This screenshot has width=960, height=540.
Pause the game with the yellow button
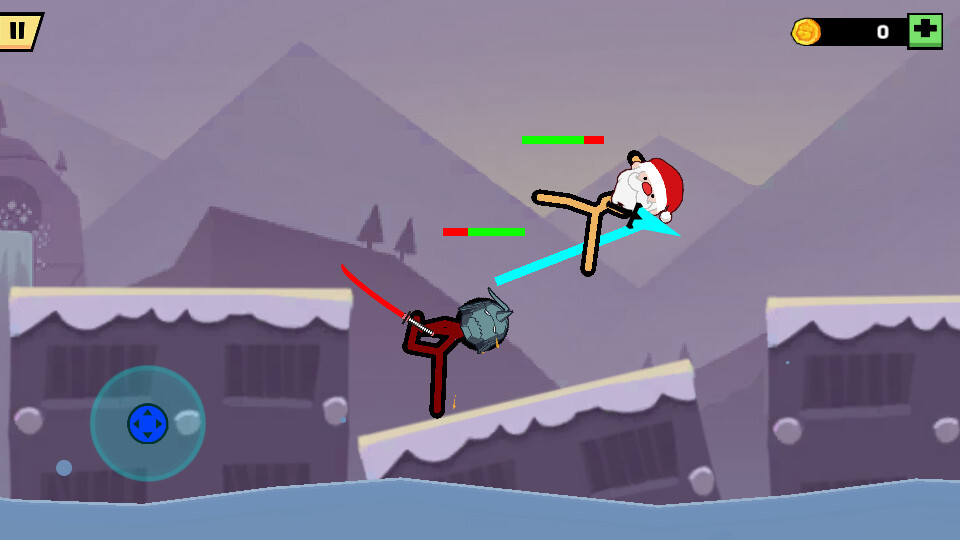coord(18,30)
